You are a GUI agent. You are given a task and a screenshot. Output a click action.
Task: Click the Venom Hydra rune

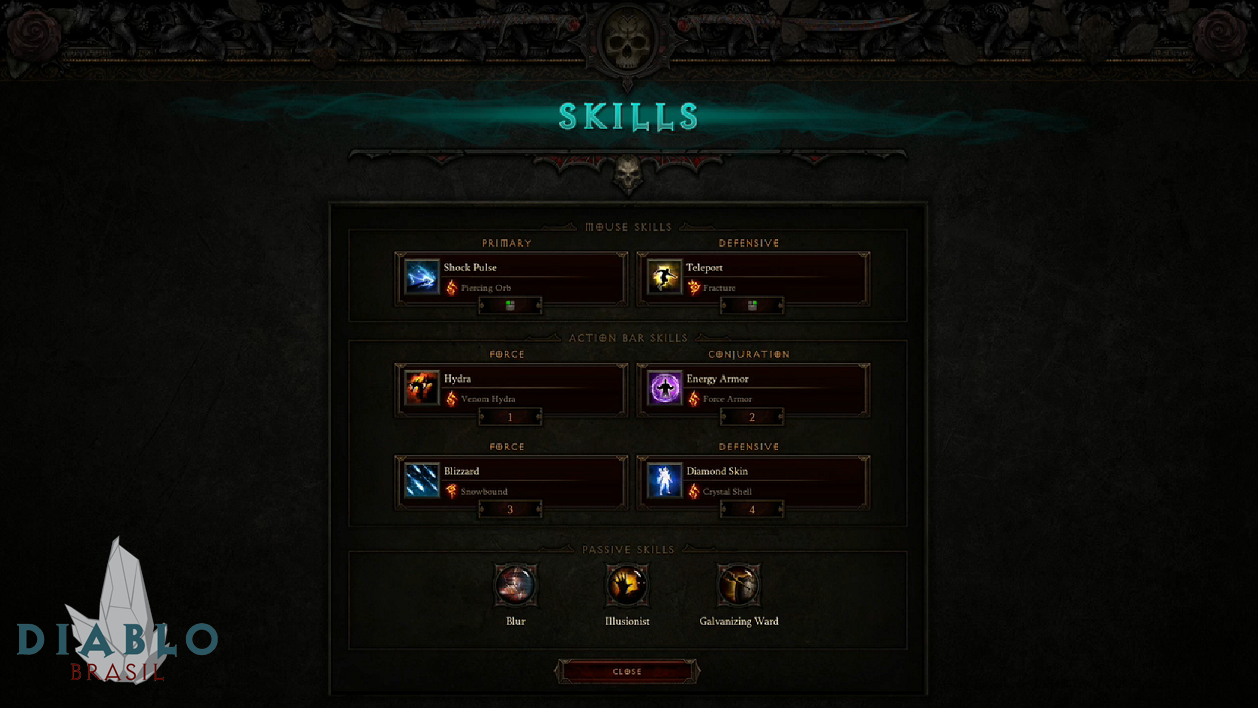[x=480, y=399]
